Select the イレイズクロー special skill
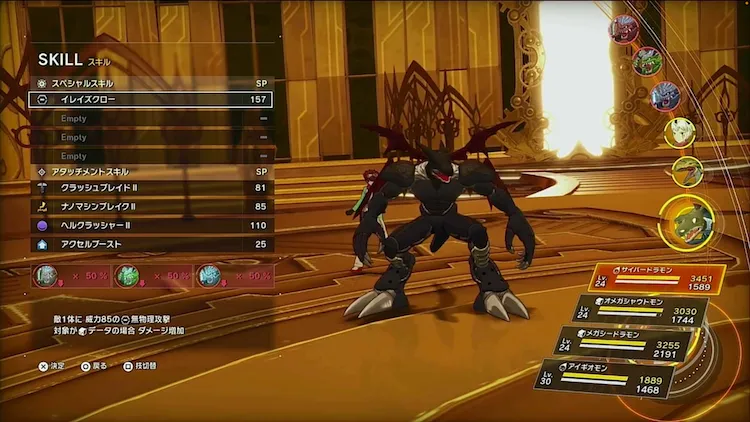 click(x=150, y=100)
